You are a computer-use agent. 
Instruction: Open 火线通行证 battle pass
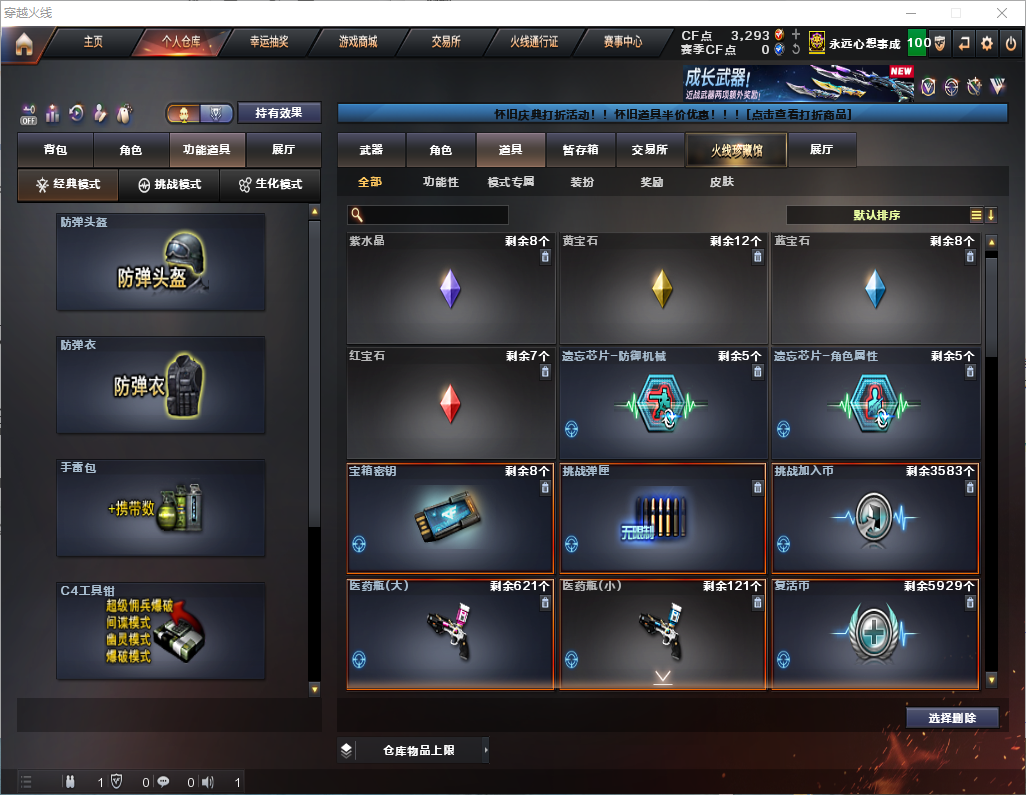pyautogui.click(x=534, y=42)
